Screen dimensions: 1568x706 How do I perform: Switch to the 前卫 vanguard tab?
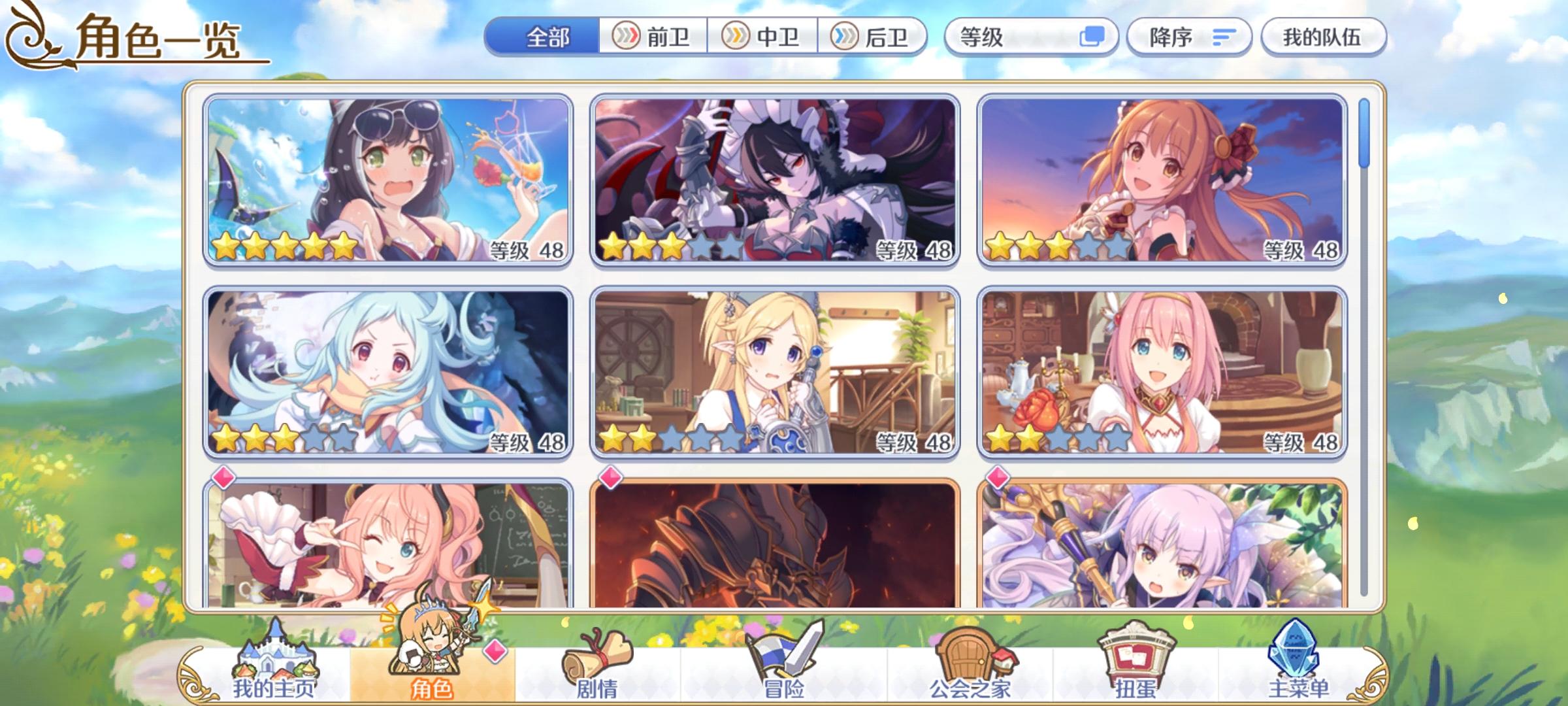click(x=653, y=37)
